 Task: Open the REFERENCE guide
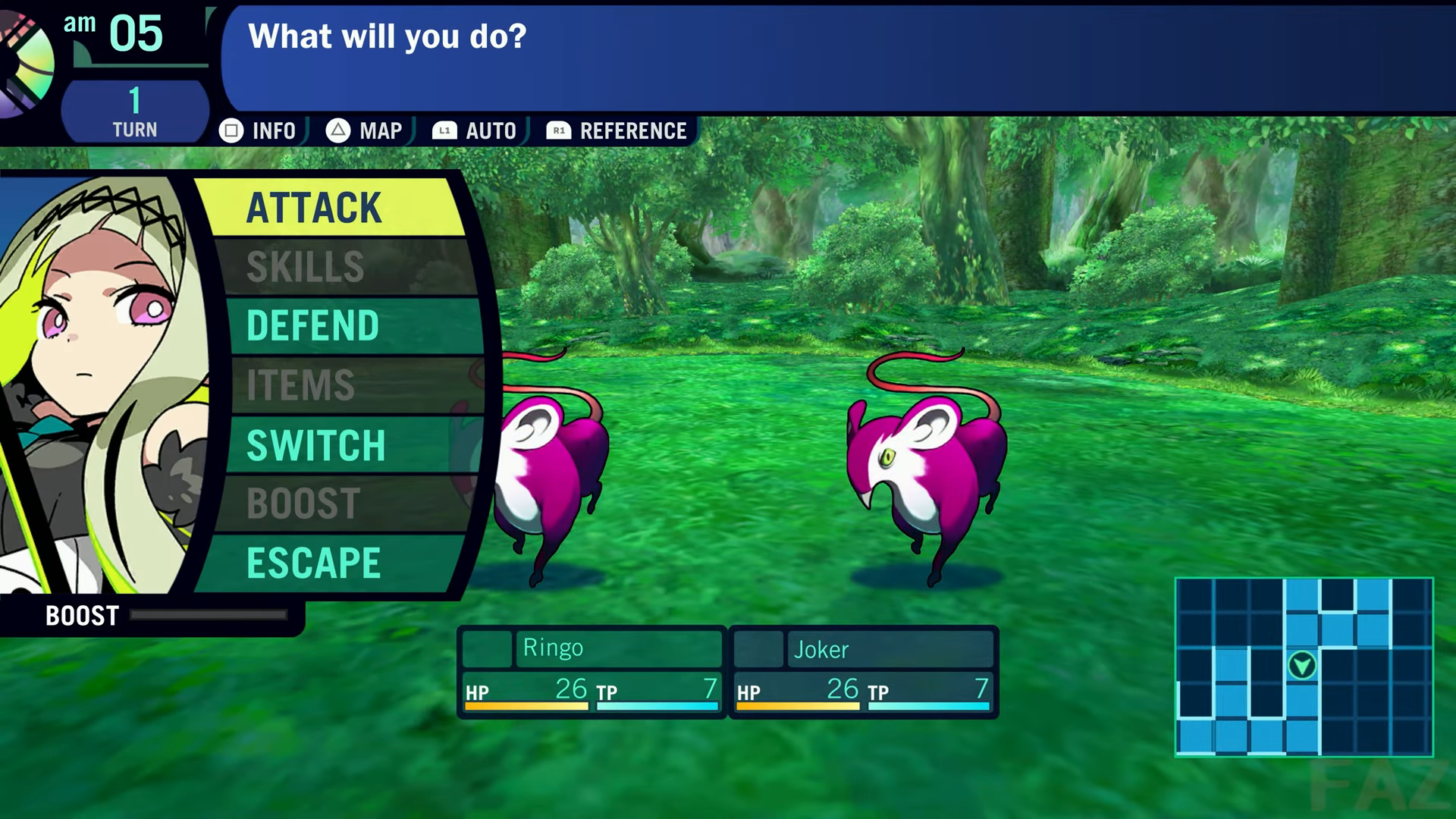coord(632,130)
